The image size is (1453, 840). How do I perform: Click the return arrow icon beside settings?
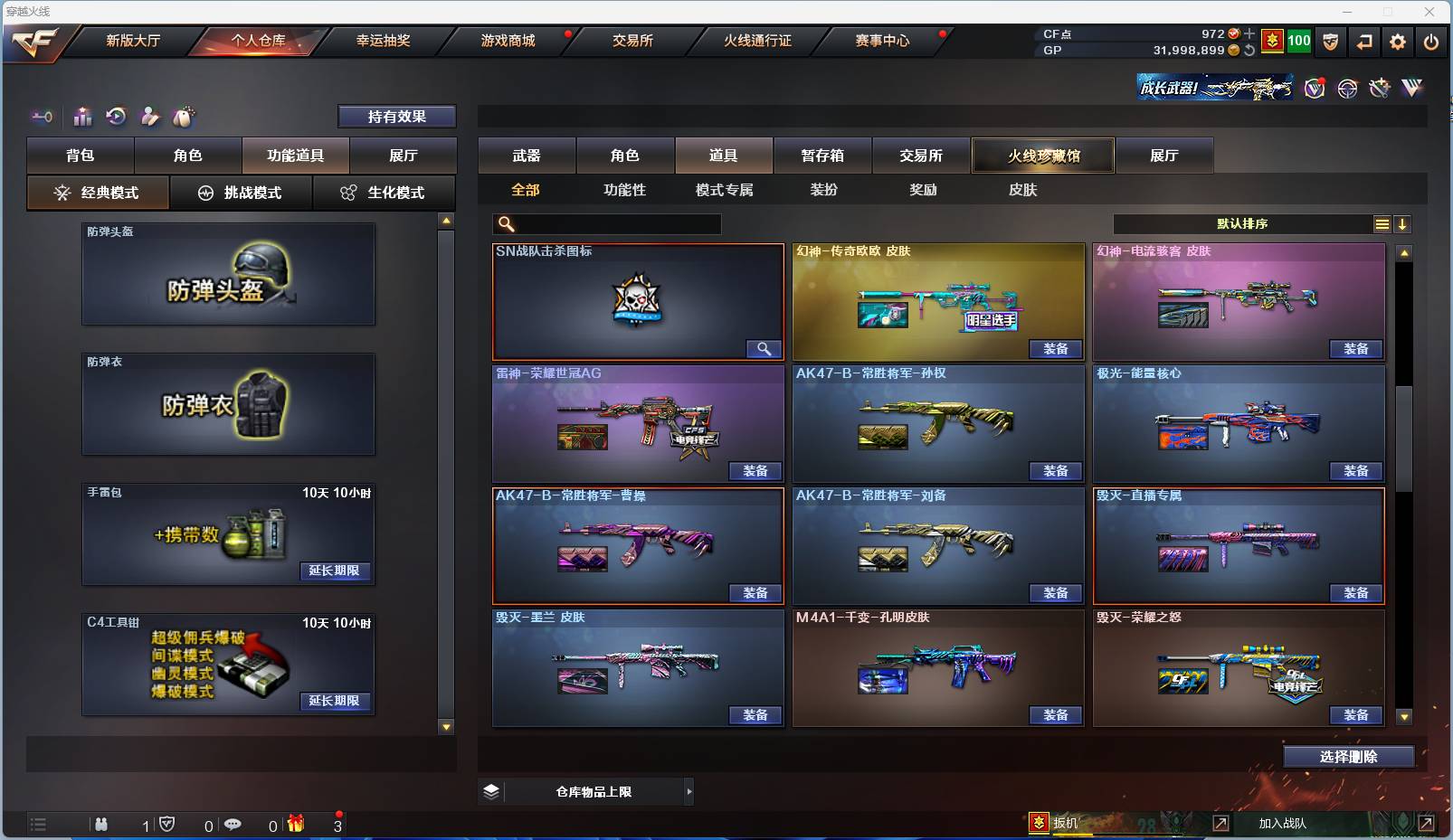(x=1365, y=42)
